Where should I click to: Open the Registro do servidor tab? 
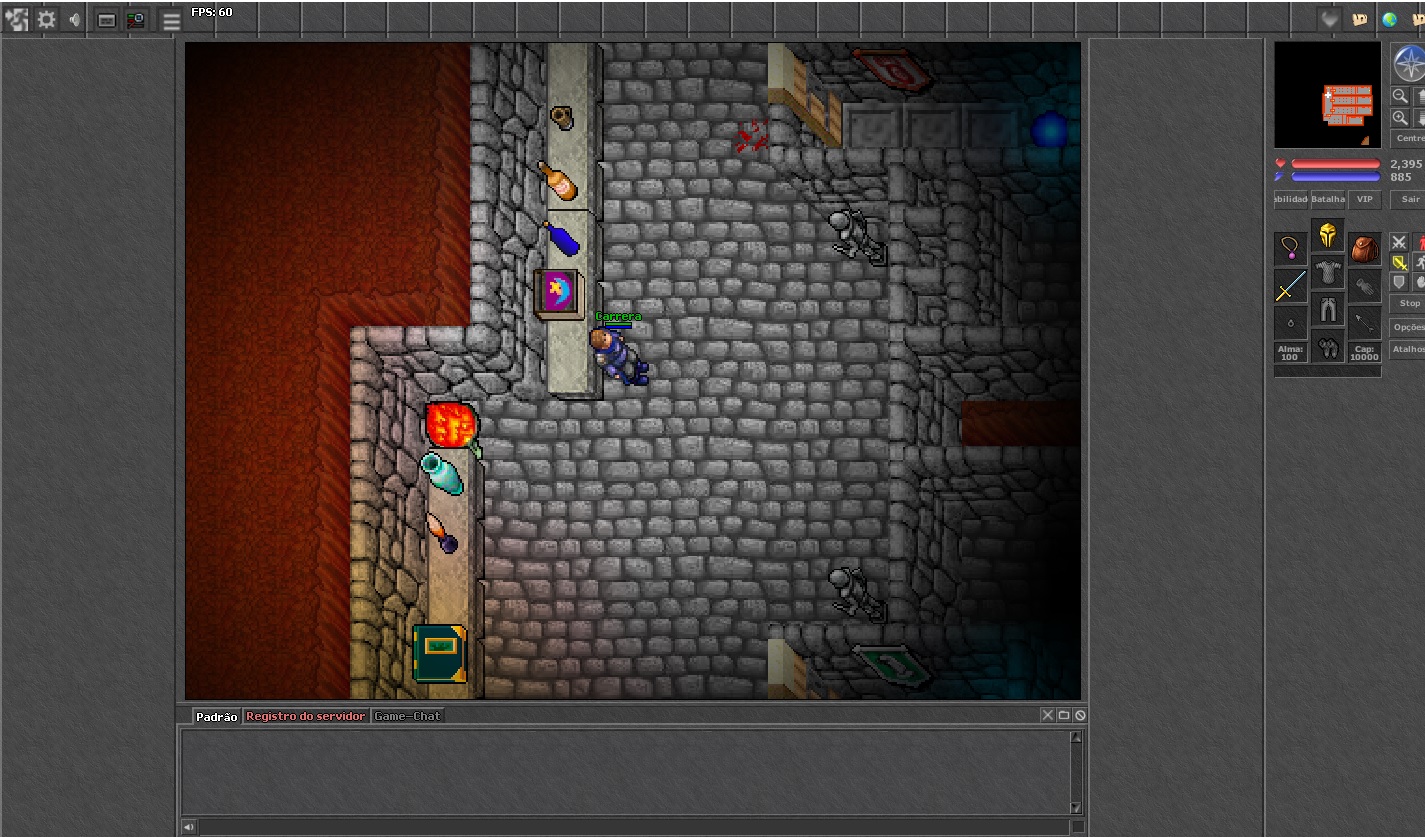(x=305, y=716)
